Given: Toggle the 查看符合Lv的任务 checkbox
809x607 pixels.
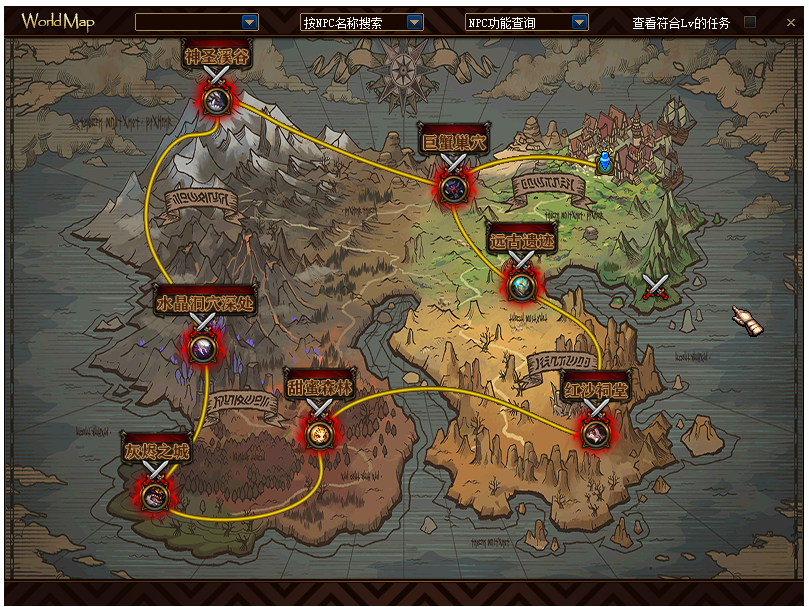Looking at the screenshot, I should pos(750,22).
